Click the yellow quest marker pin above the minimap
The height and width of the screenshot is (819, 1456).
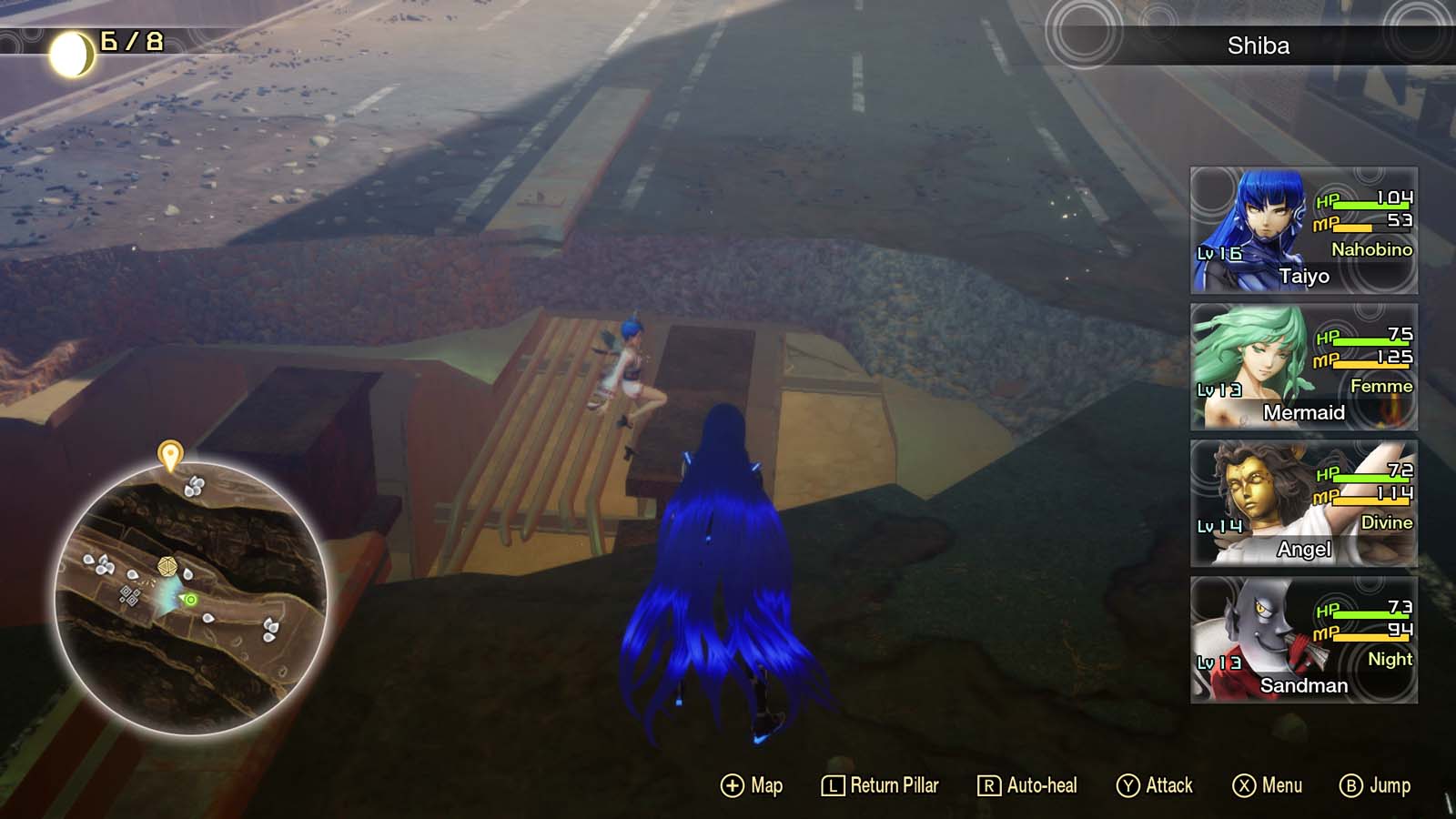pyautogui.click(x=168, y=453)
